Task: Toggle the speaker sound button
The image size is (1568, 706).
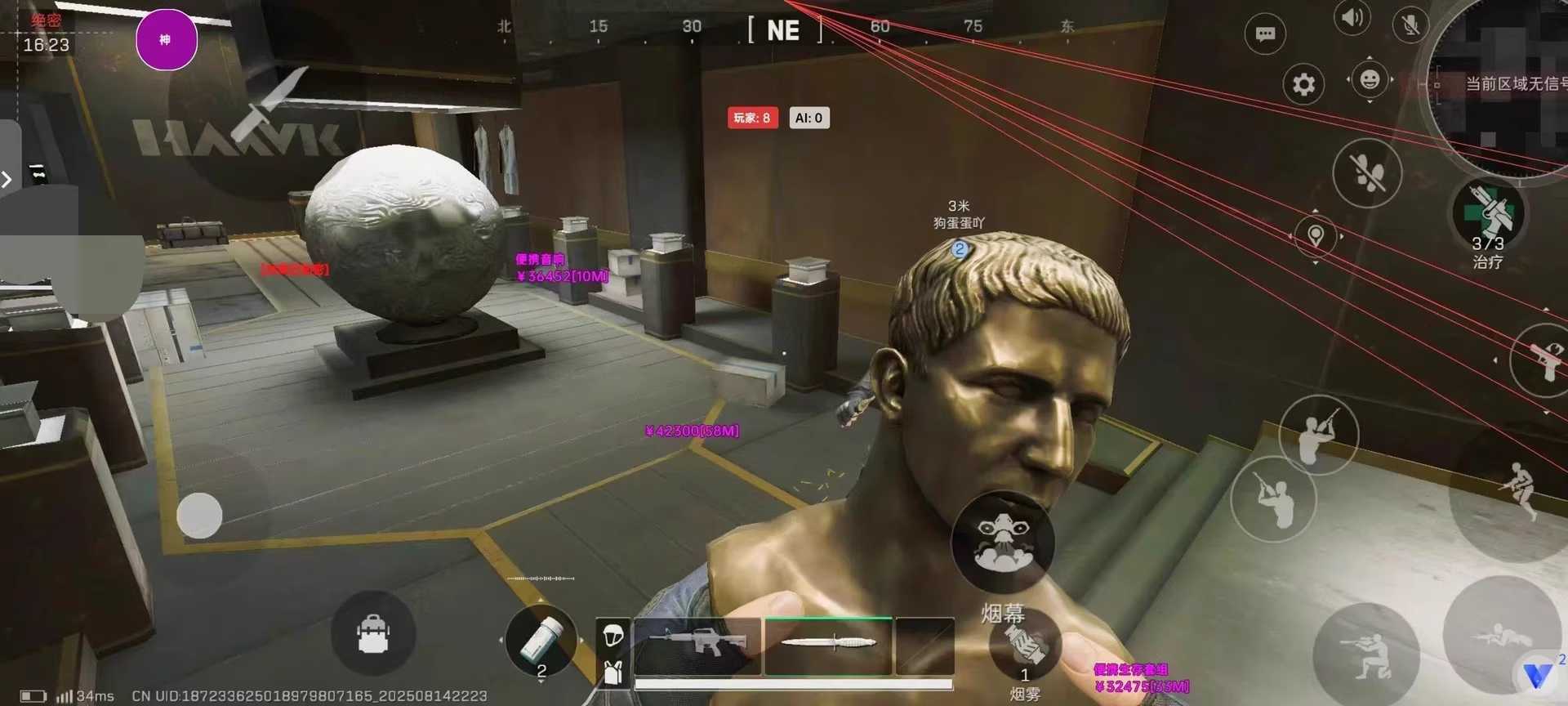Action: pos(1352,18)
